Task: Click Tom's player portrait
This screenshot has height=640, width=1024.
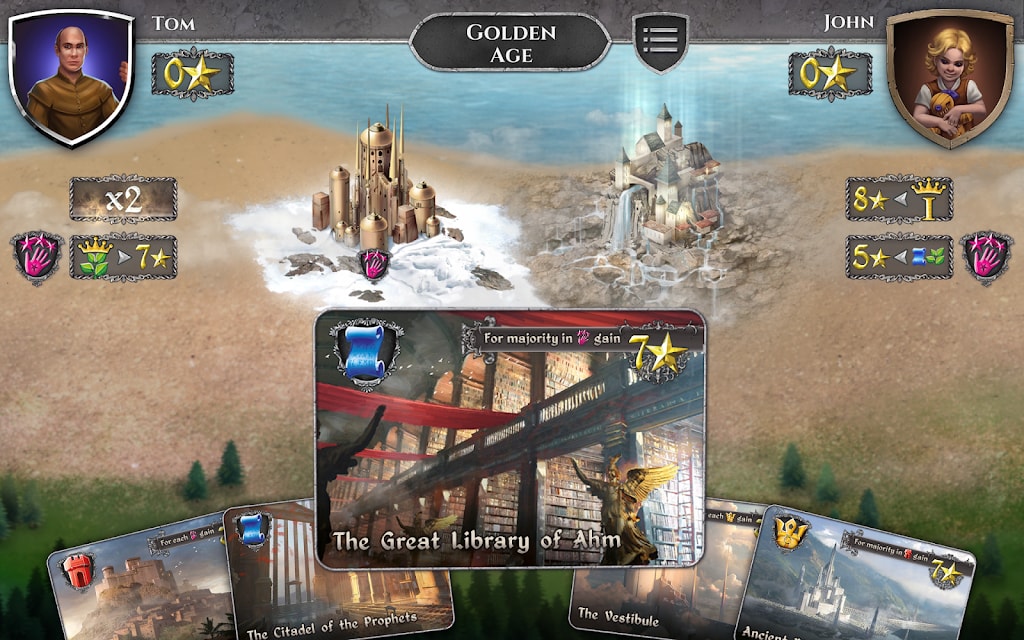Action: (70, 74)
